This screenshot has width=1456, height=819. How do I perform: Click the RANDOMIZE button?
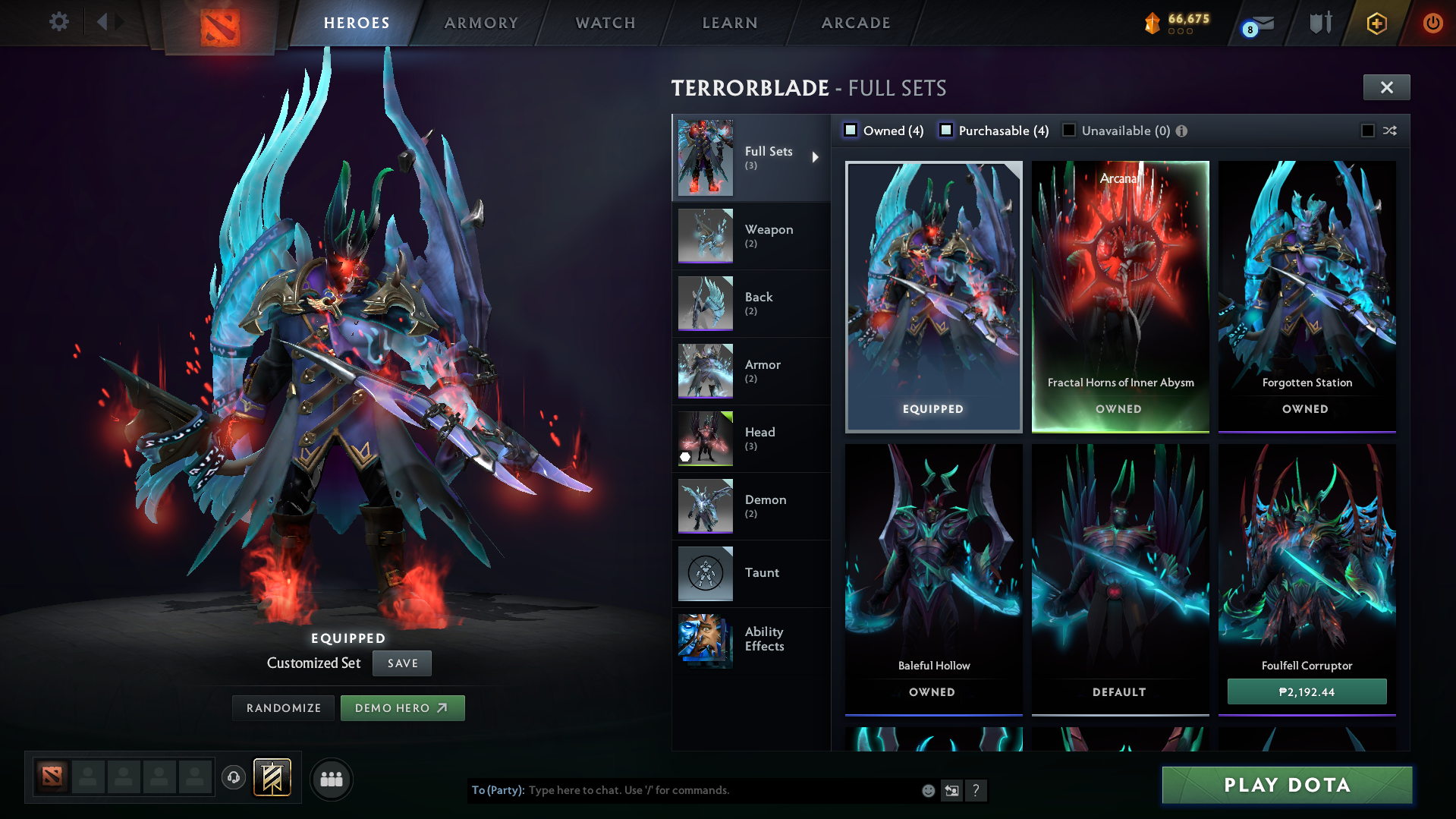[283, 707]
